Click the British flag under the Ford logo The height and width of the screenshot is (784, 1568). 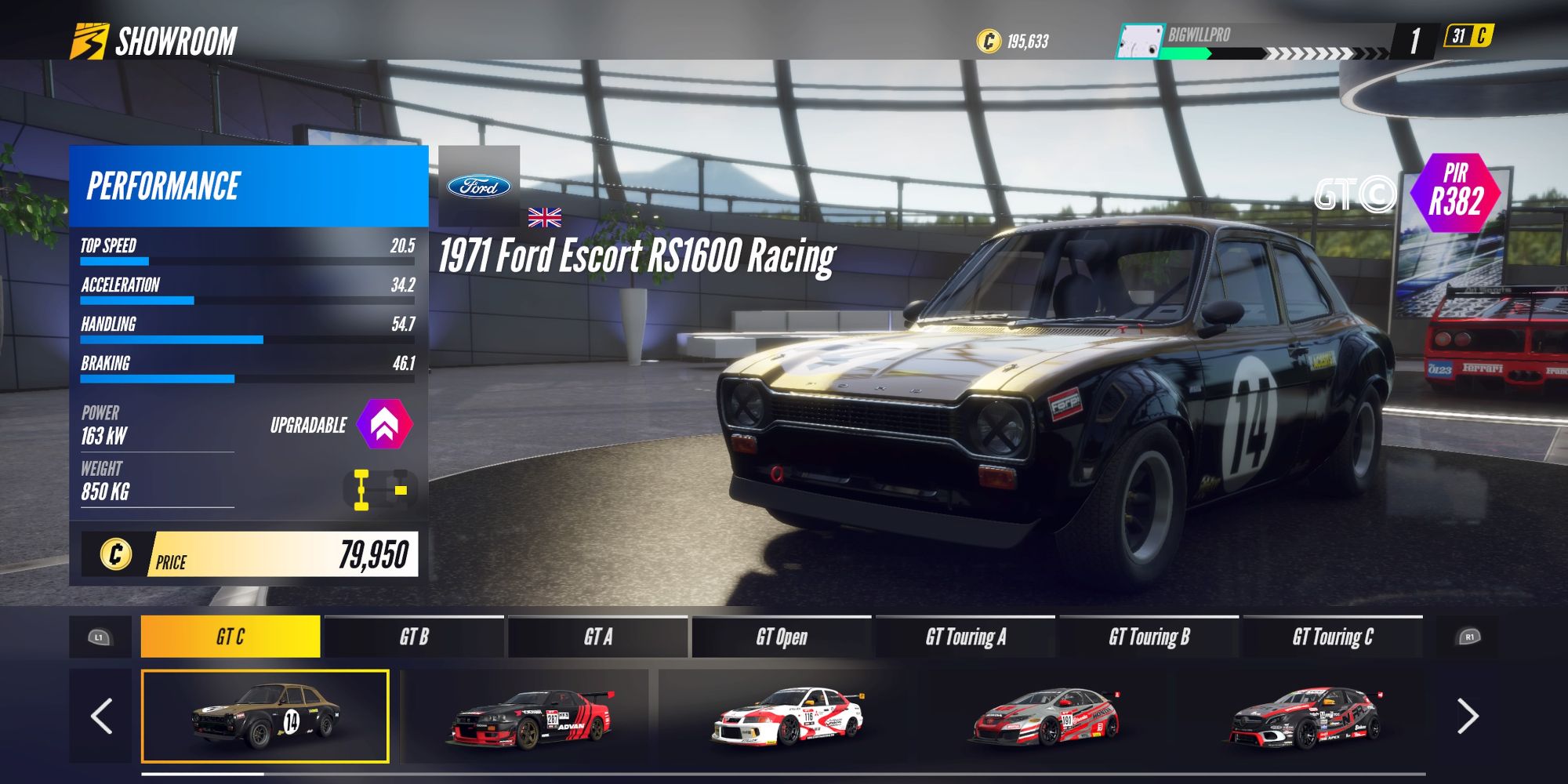coord(546,219)
